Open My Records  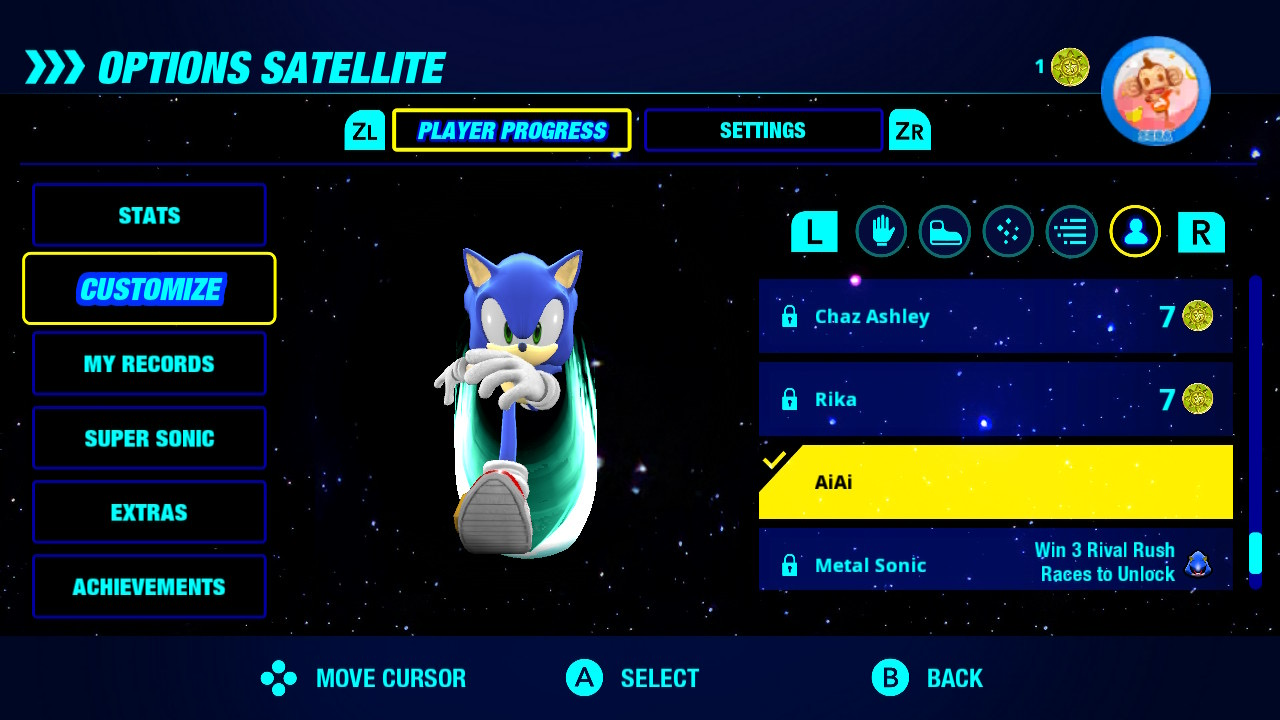click(149, 364)
